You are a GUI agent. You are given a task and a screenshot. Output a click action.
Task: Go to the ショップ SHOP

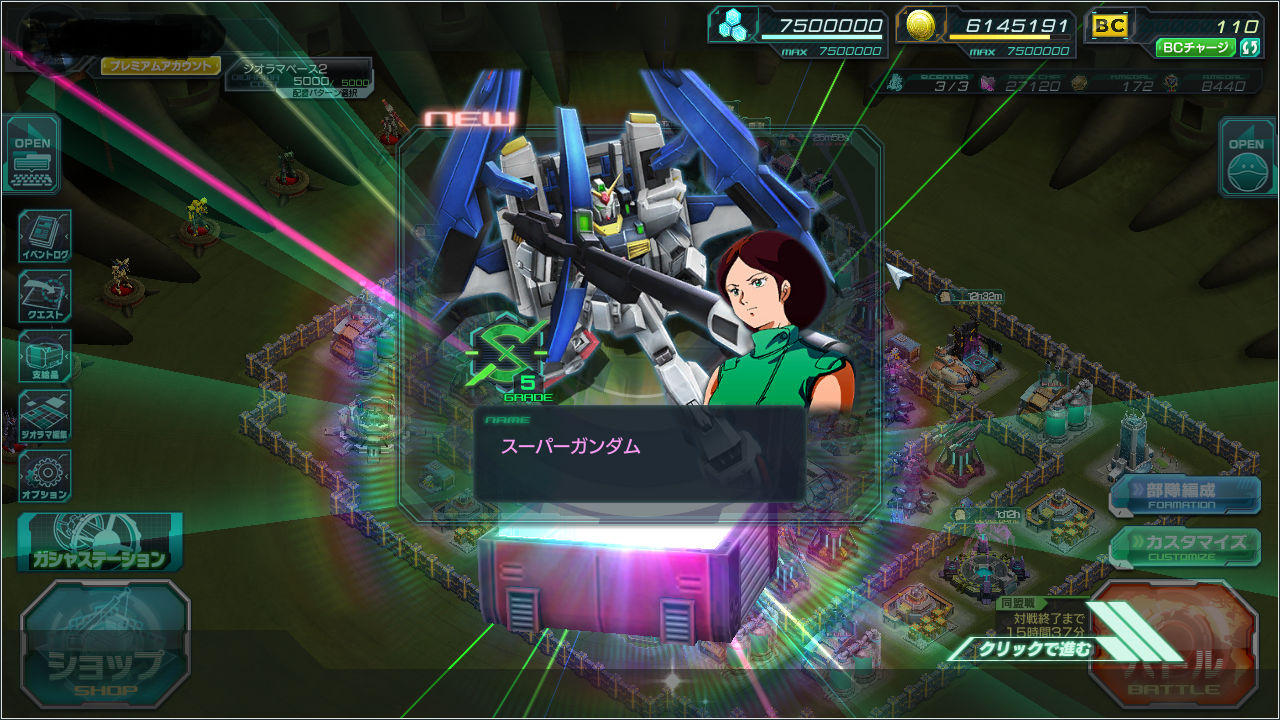[105, 646]
